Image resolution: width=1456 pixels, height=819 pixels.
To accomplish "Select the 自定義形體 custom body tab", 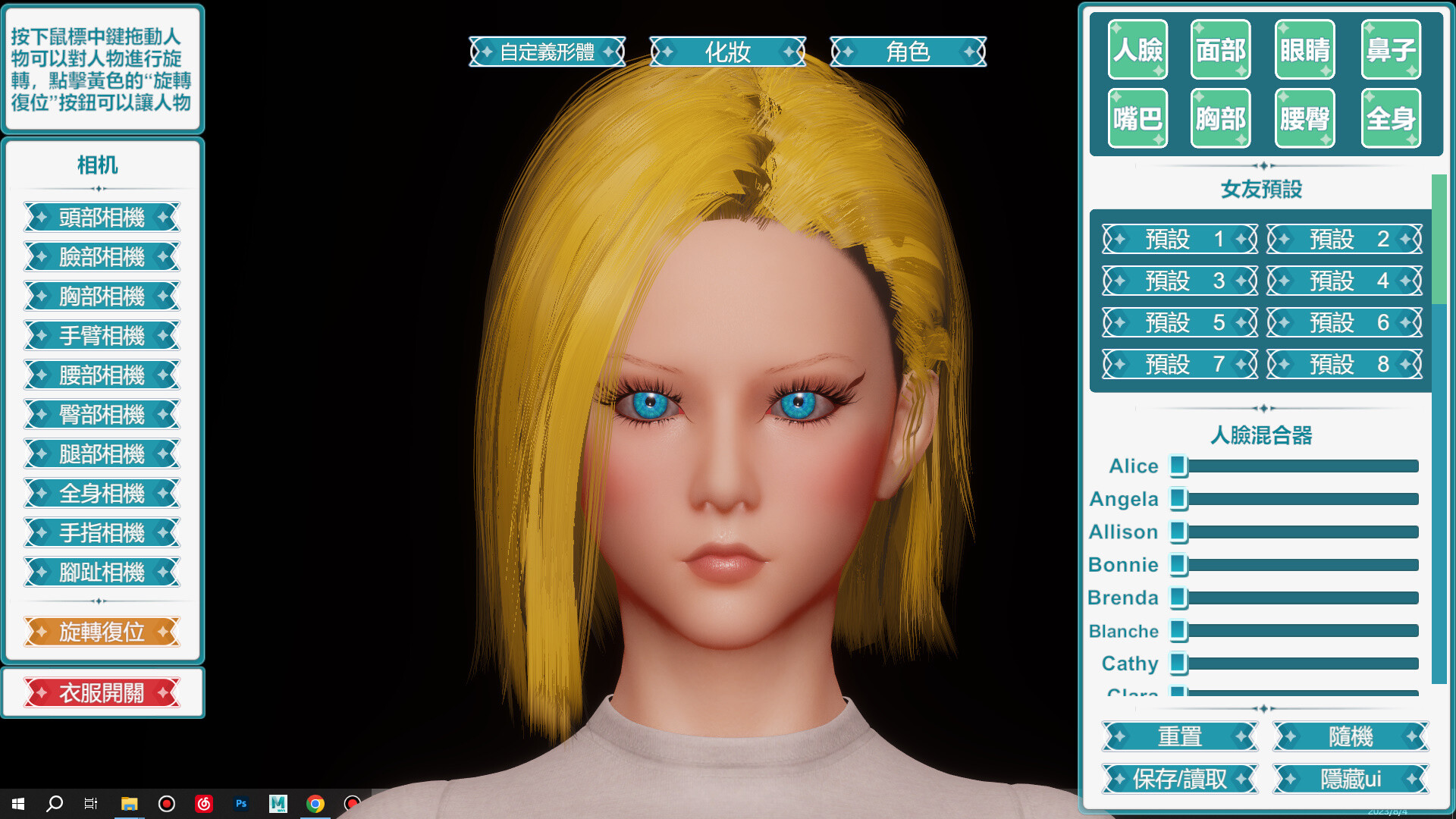I will pyautogui.click(x=547, y=52).
